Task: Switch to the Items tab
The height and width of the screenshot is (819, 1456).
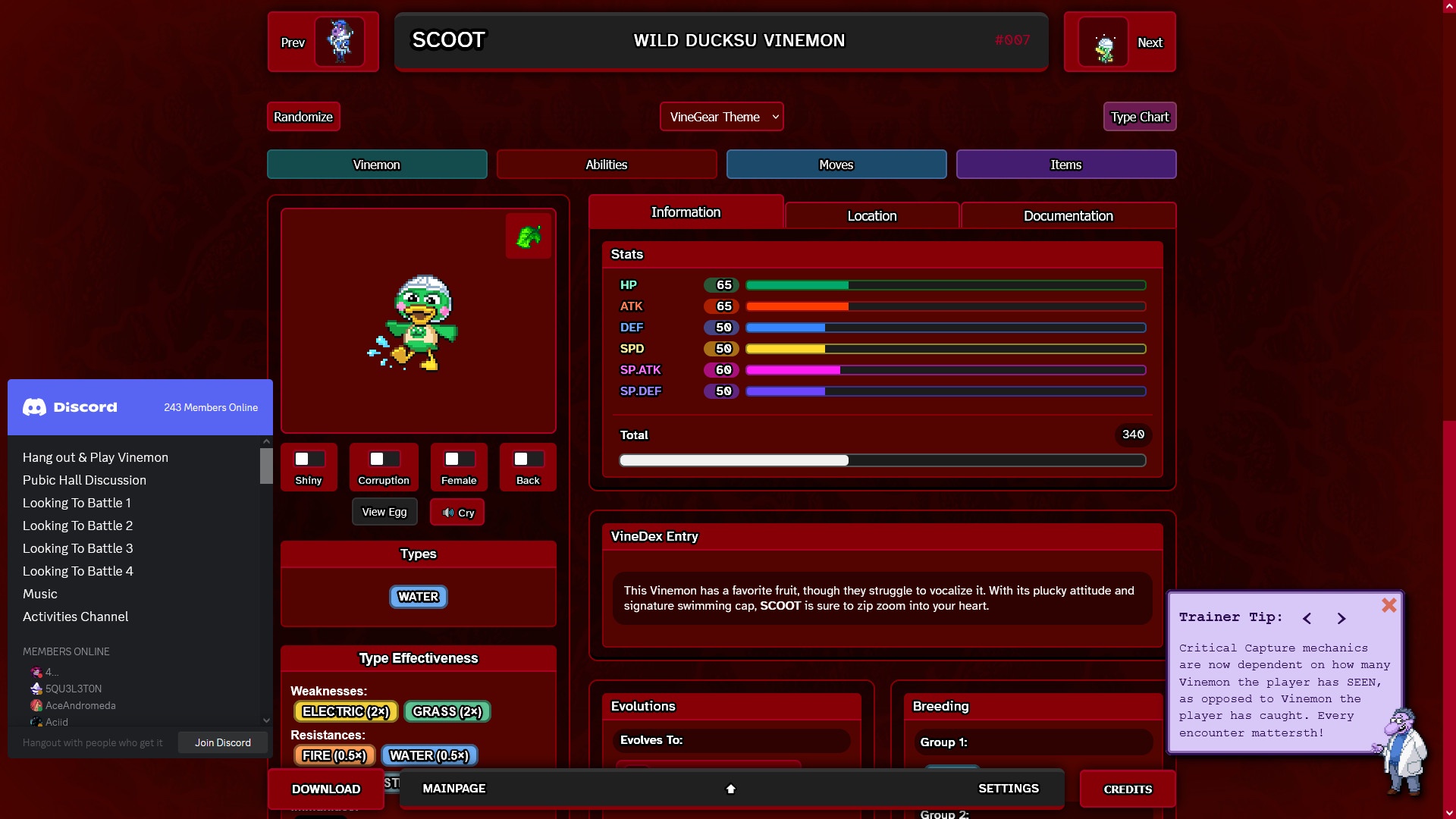Action: tap(1065, 165)
